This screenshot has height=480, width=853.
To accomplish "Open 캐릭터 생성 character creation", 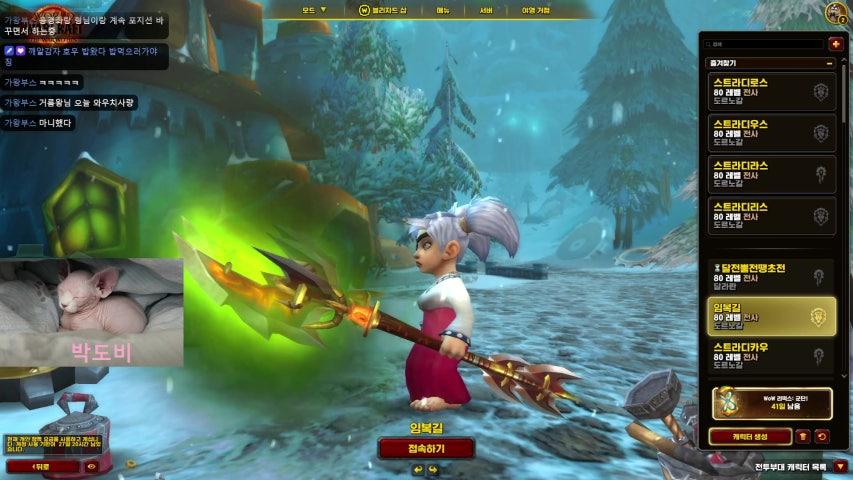I will tap(749, 436).
